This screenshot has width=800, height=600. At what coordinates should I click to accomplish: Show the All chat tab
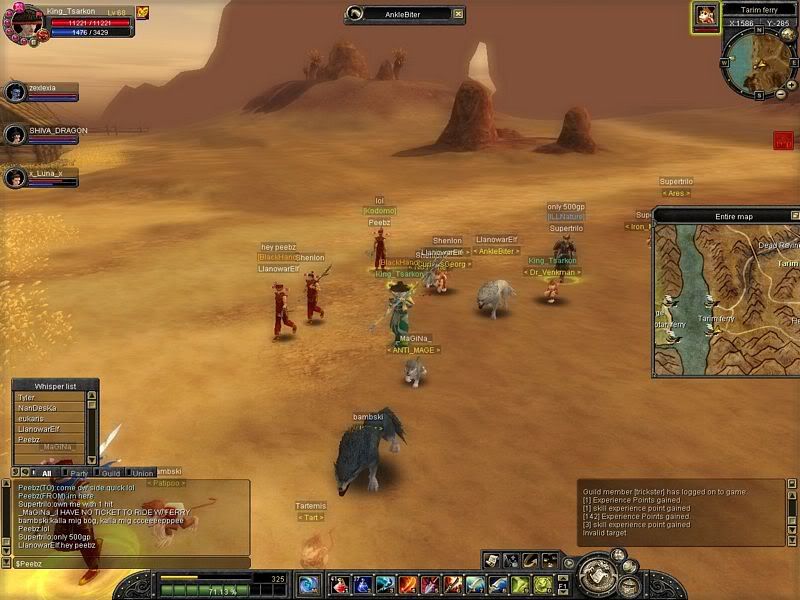click(46, 473)
